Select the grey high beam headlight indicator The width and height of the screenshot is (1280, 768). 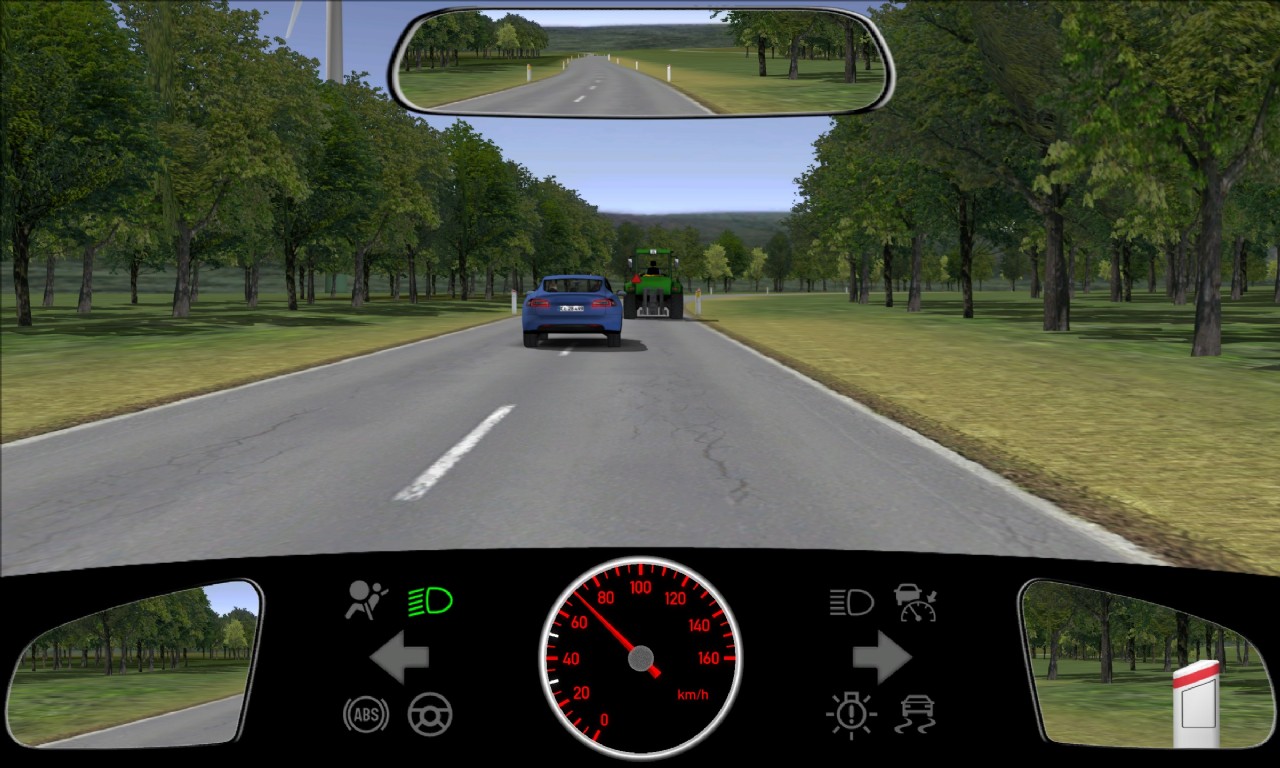pos(851,602)
